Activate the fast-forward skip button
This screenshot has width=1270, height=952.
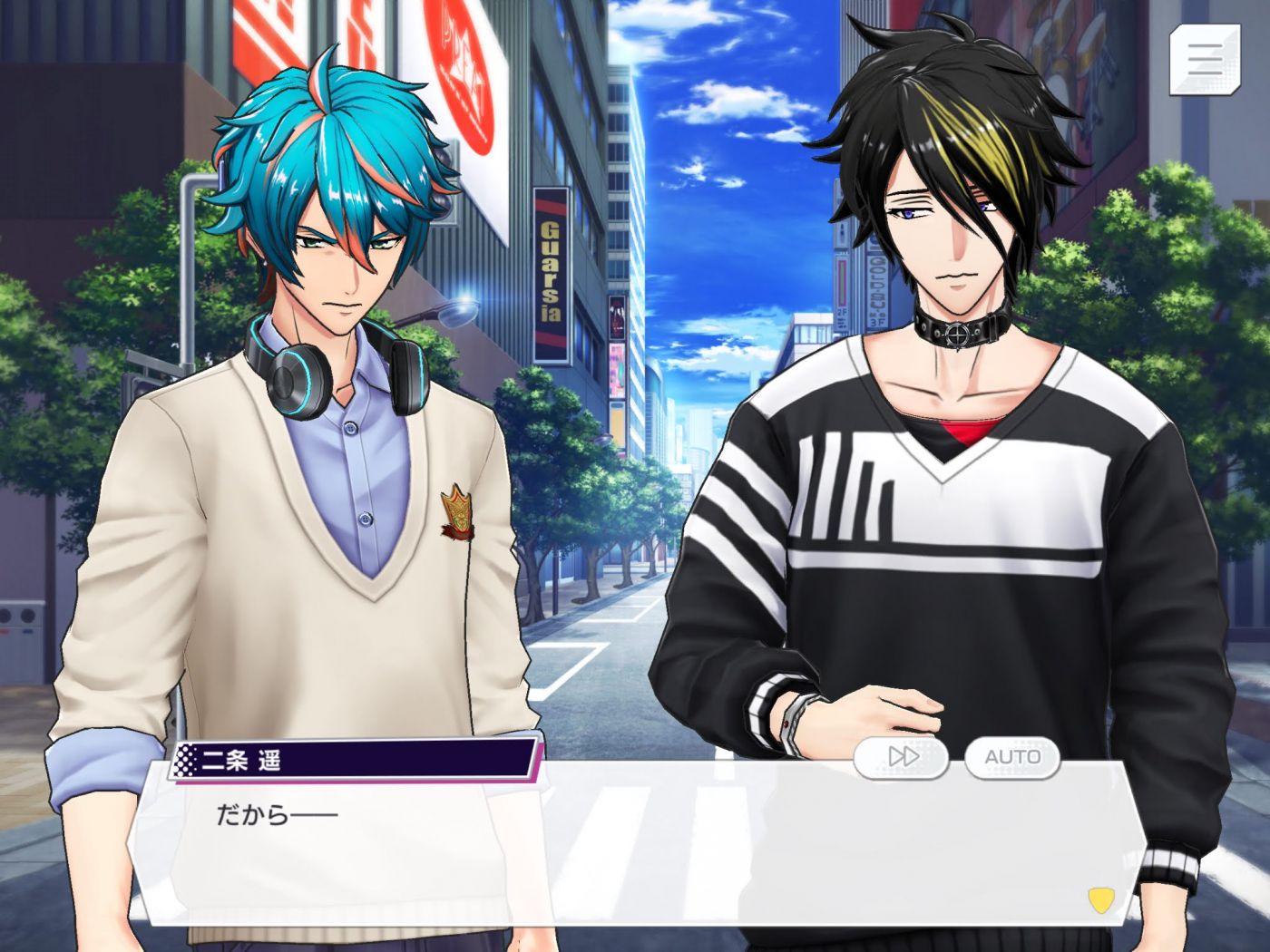pos(901,756)
